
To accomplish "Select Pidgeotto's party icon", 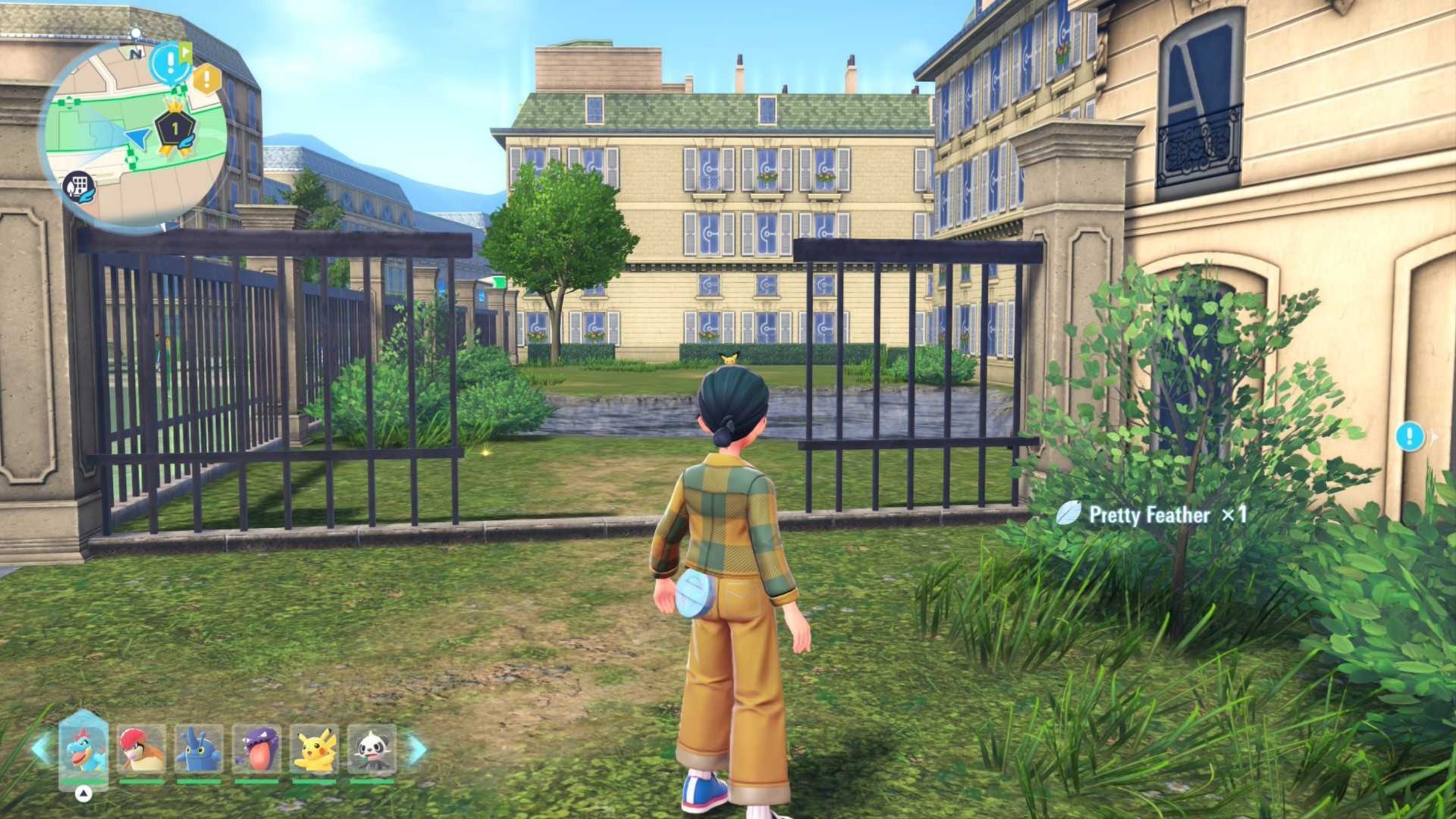I will pyautogui.click(x=140, y=748).
